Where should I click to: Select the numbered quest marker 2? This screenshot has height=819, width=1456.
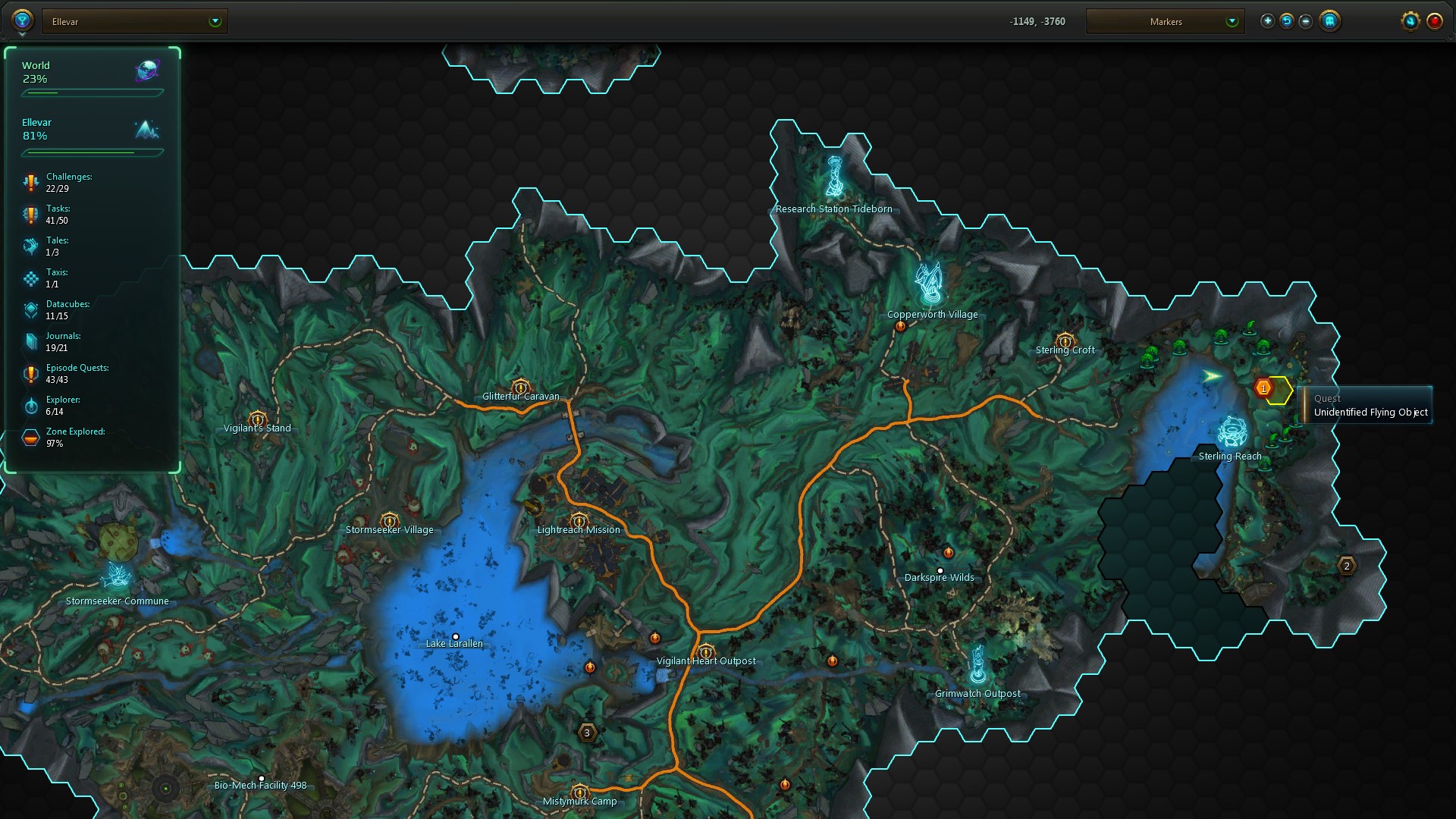[x=1347, y=566]
